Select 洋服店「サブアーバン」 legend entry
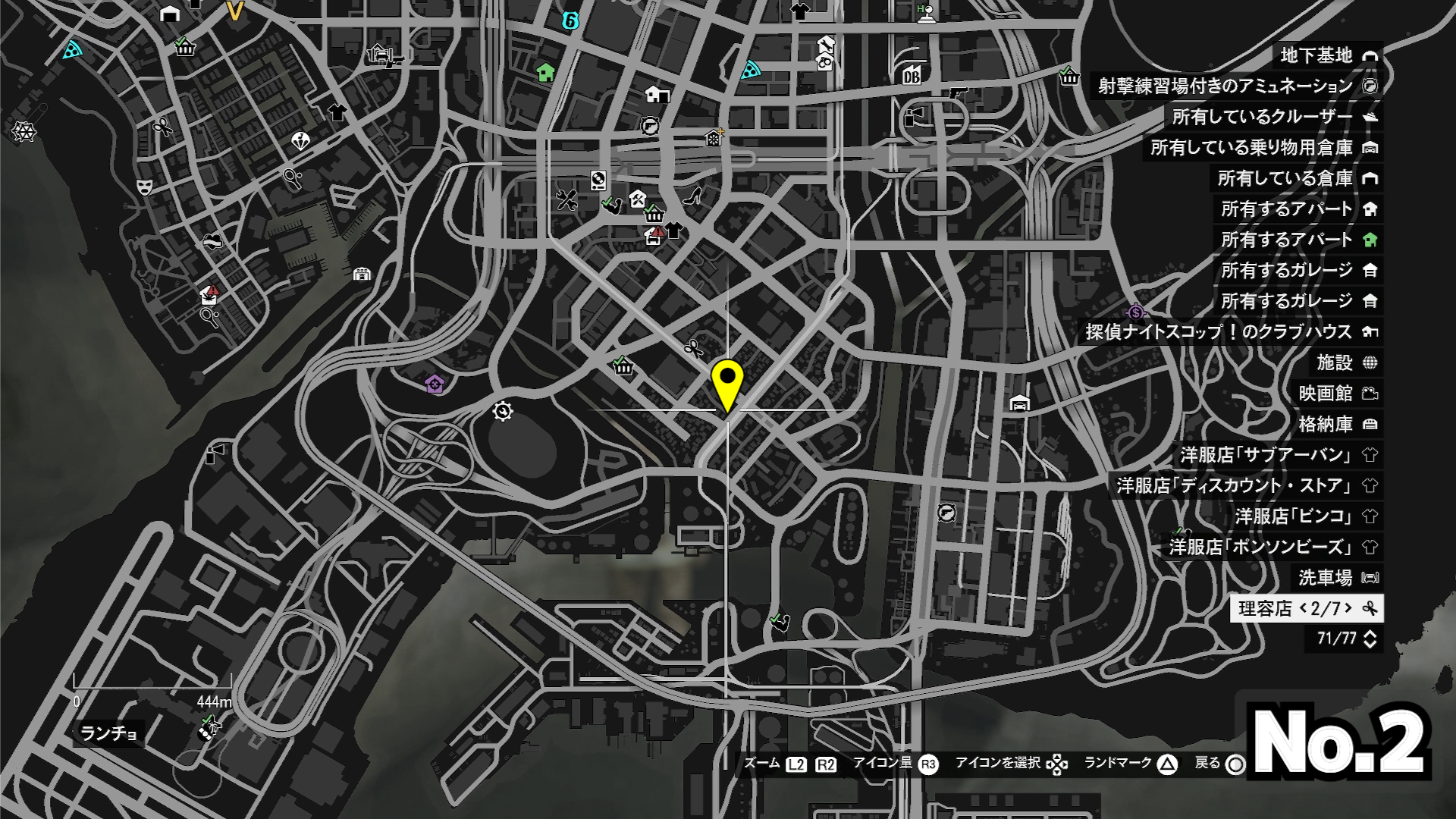This screenshot has width=1456, height=819. click(x=1278, y=455)
